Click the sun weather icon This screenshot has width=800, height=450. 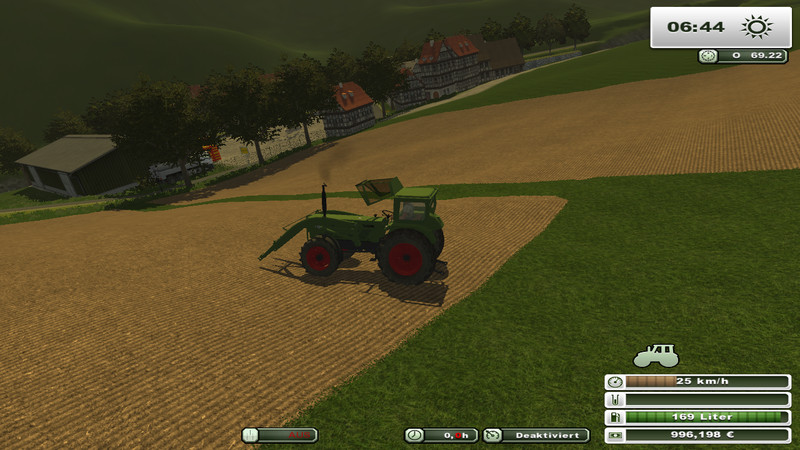[757, 27]
